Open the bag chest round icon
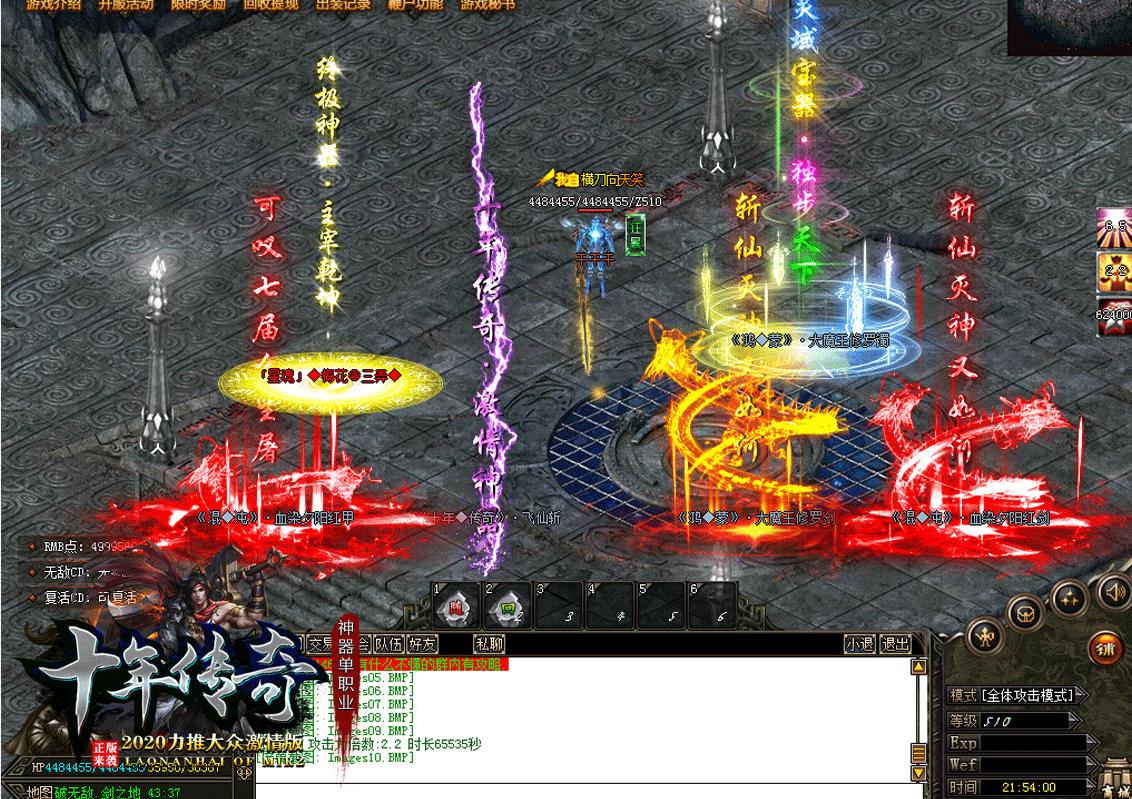This screenshot has width=1132, height=799. pos(1026,612)
